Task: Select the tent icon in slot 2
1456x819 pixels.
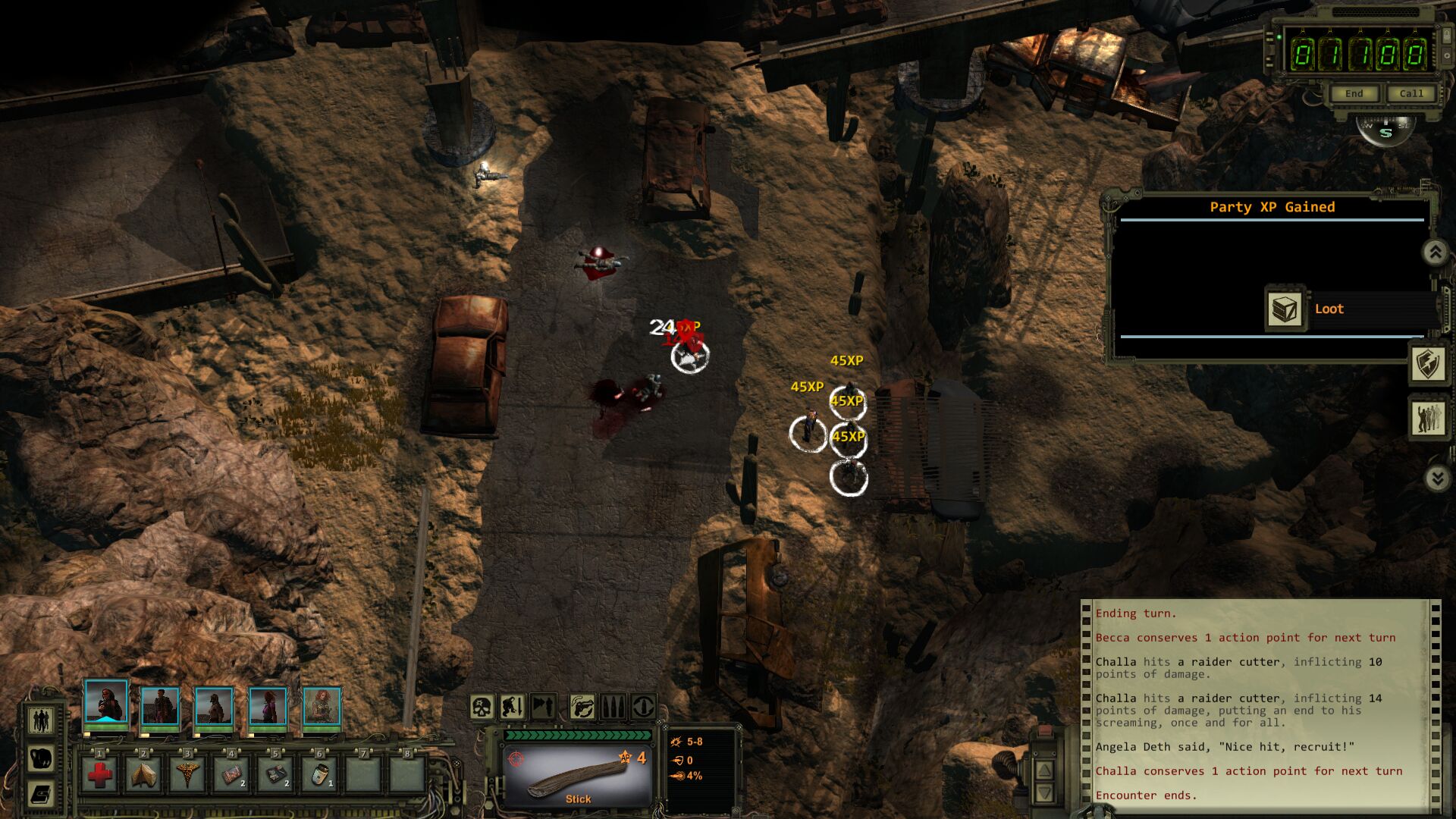Action: click(x=143, y=775)
